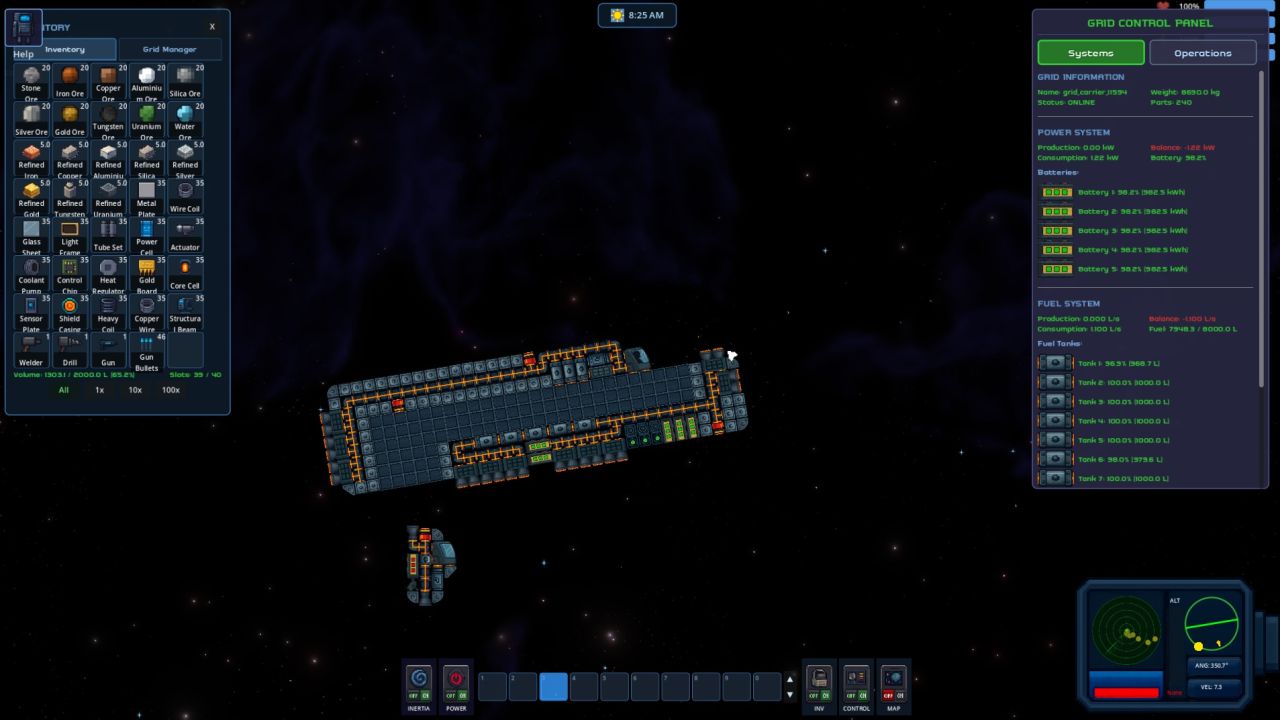Click the Systems button in Grid Control Panel
This screenshot has height=720, width=1280.
click(1090, 52)
